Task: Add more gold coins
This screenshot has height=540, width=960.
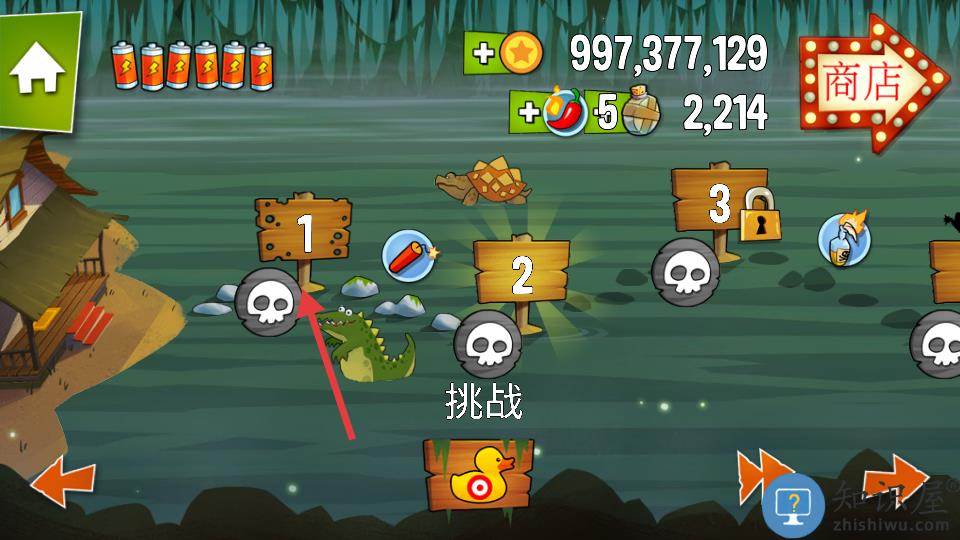Action: tap(503, 53)
